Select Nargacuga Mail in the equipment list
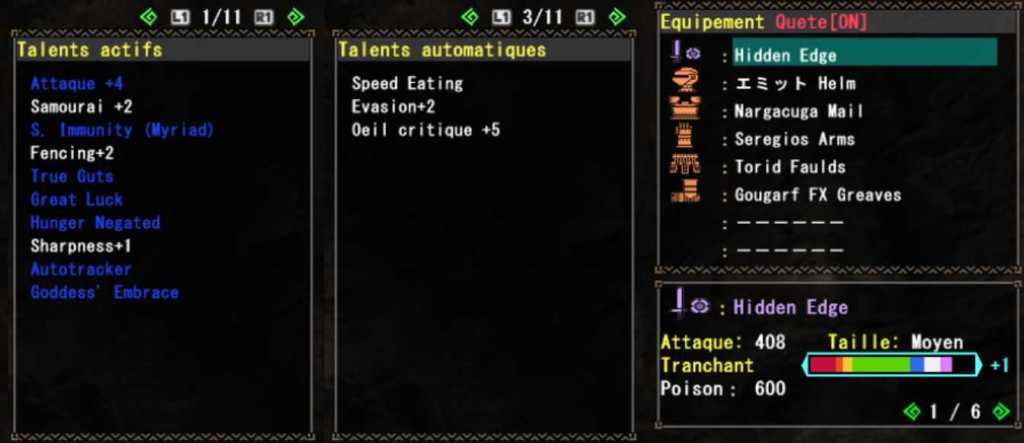This screenshot has width=1024, height=443. pyautogui.click(x=798, y=111)
